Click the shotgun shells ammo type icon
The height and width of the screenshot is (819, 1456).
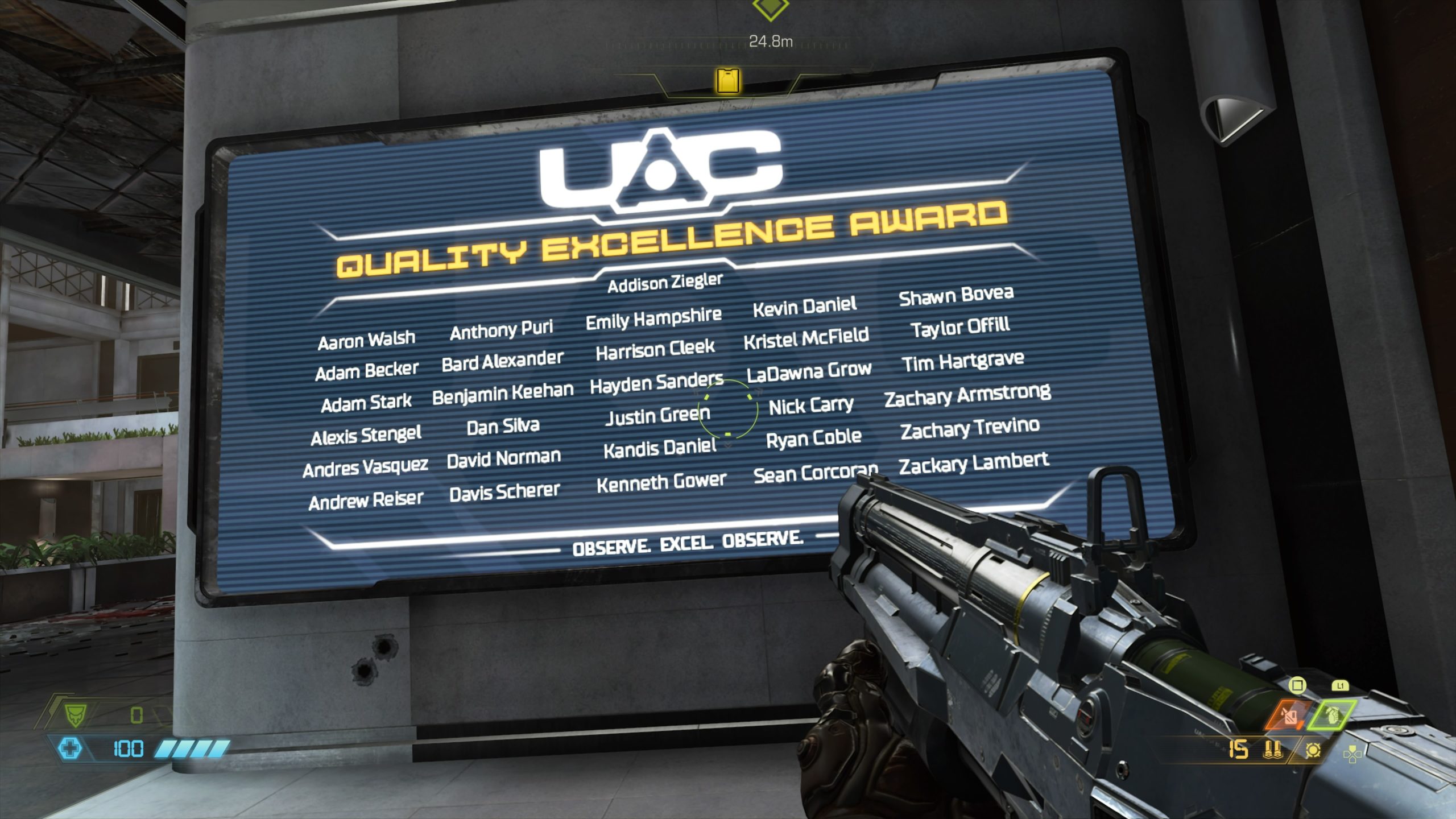click(1272, 750)
